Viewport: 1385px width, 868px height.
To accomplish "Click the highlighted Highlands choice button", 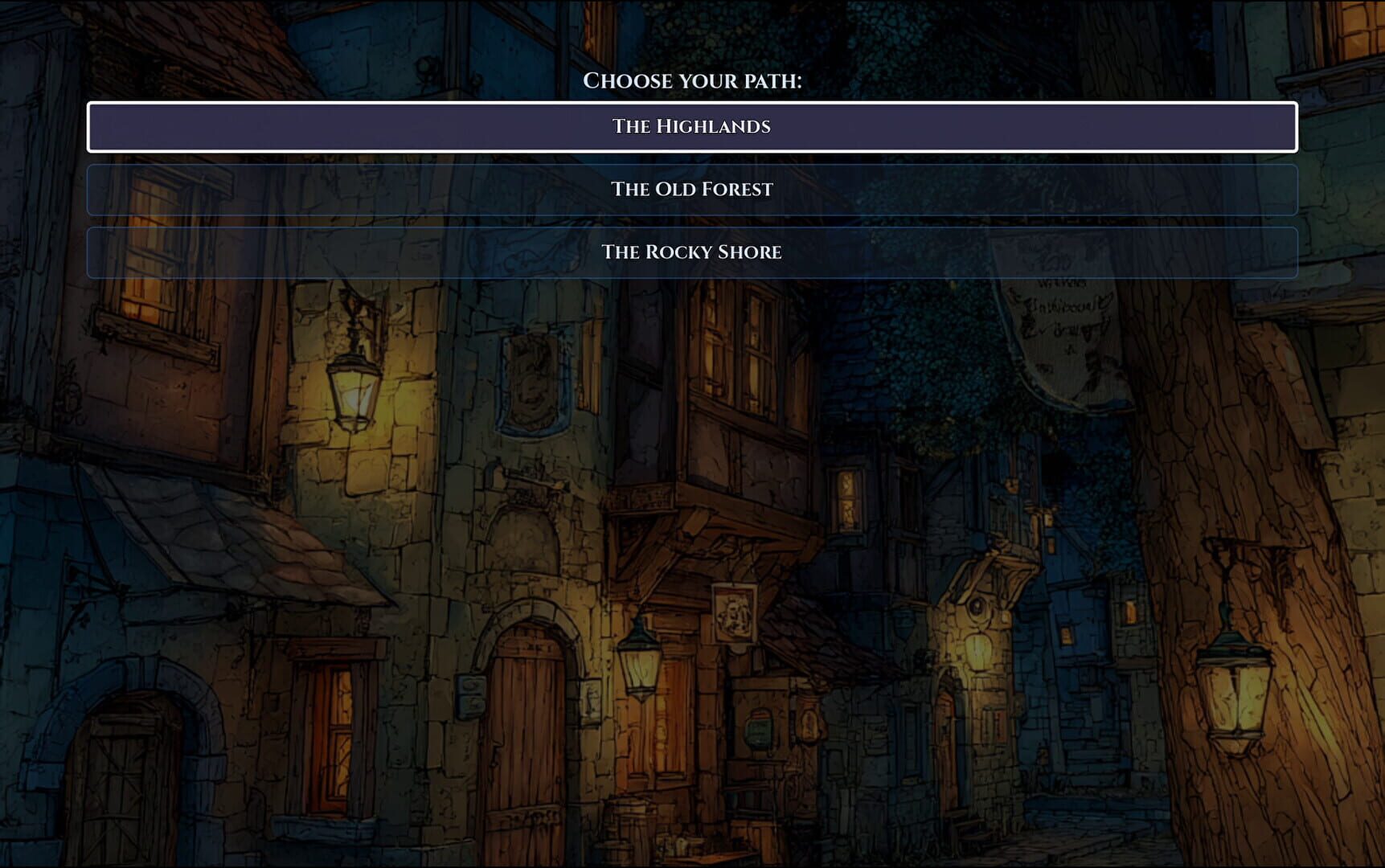I will coord(691,126).
